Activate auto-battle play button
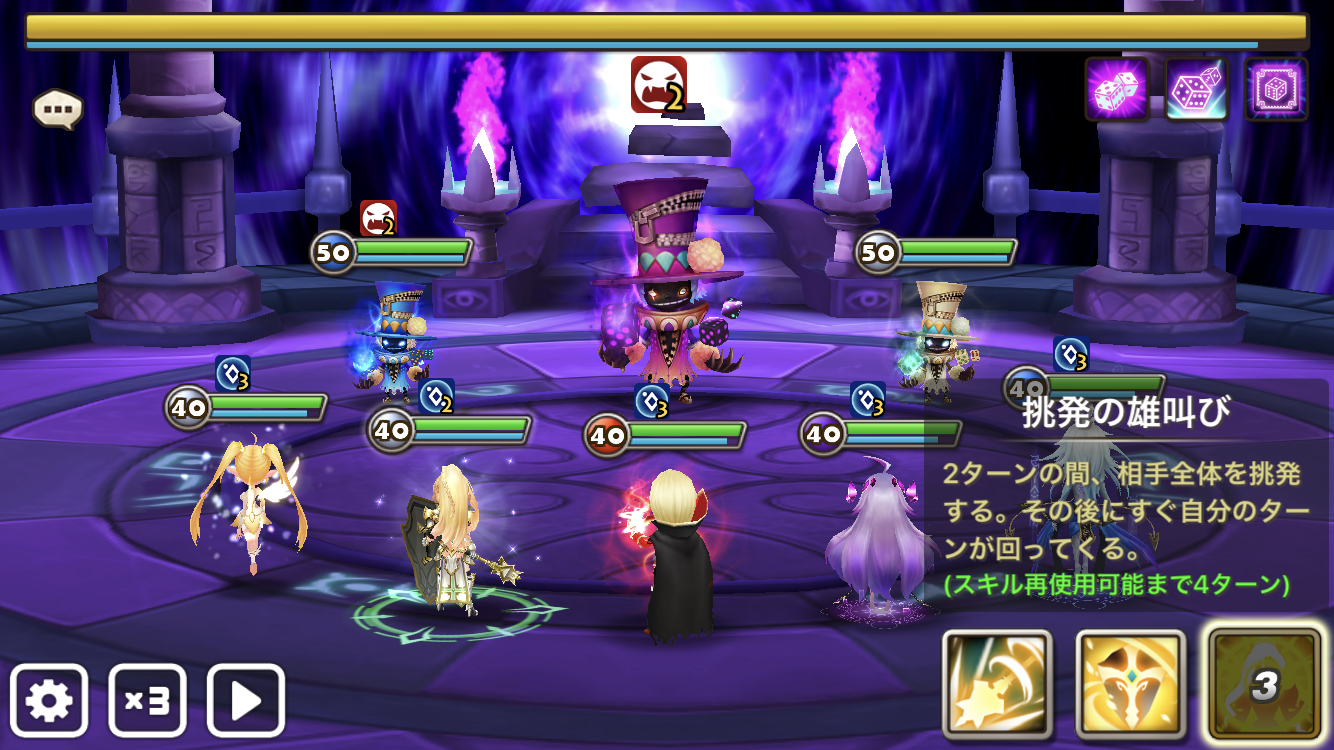1334x750 pixels. 246,701
